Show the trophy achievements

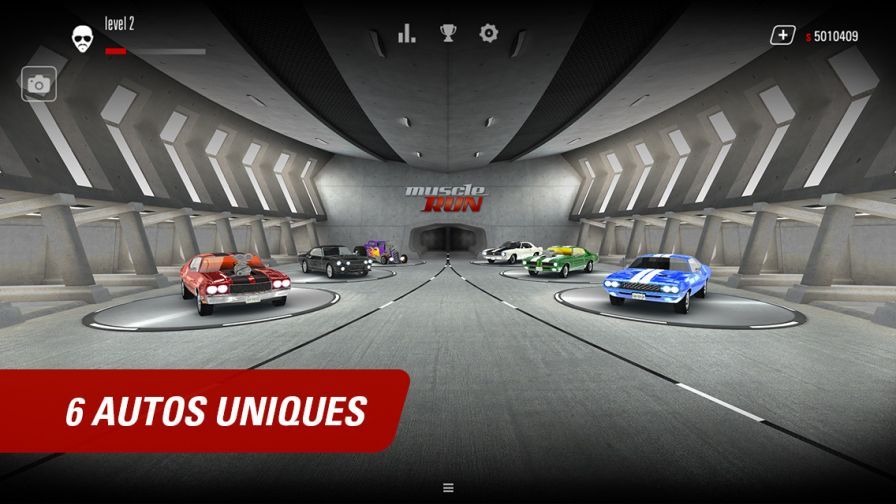tap(448, 34)
